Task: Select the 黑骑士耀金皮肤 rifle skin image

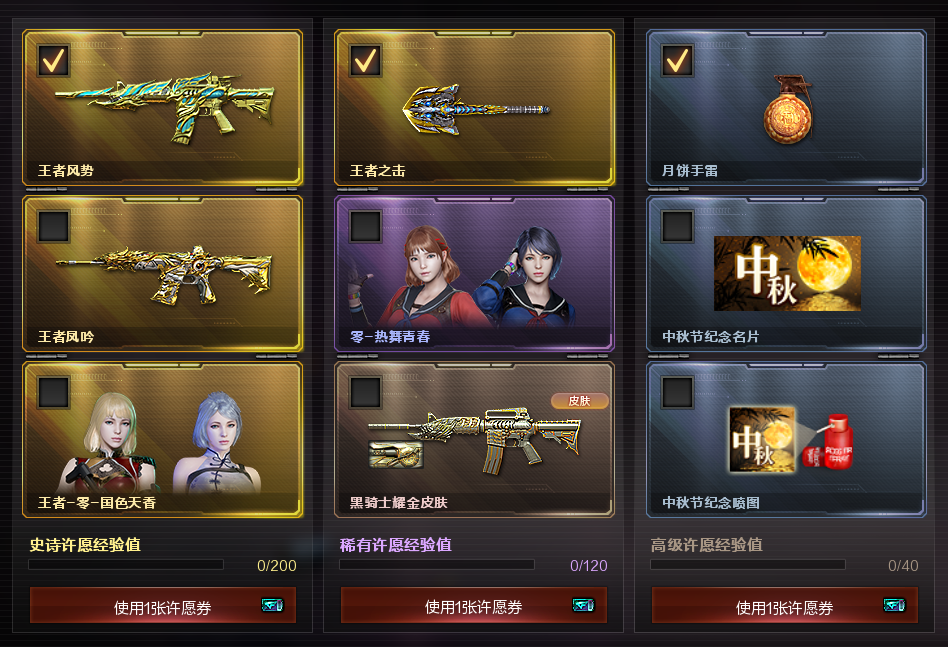Action: coord(474,436)
